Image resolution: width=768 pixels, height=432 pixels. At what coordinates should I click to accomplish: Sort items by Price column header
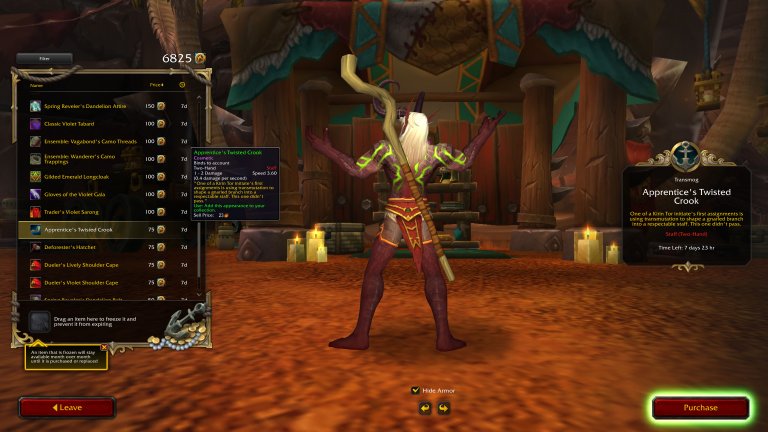pyautogui.click(x=156, y=85)
